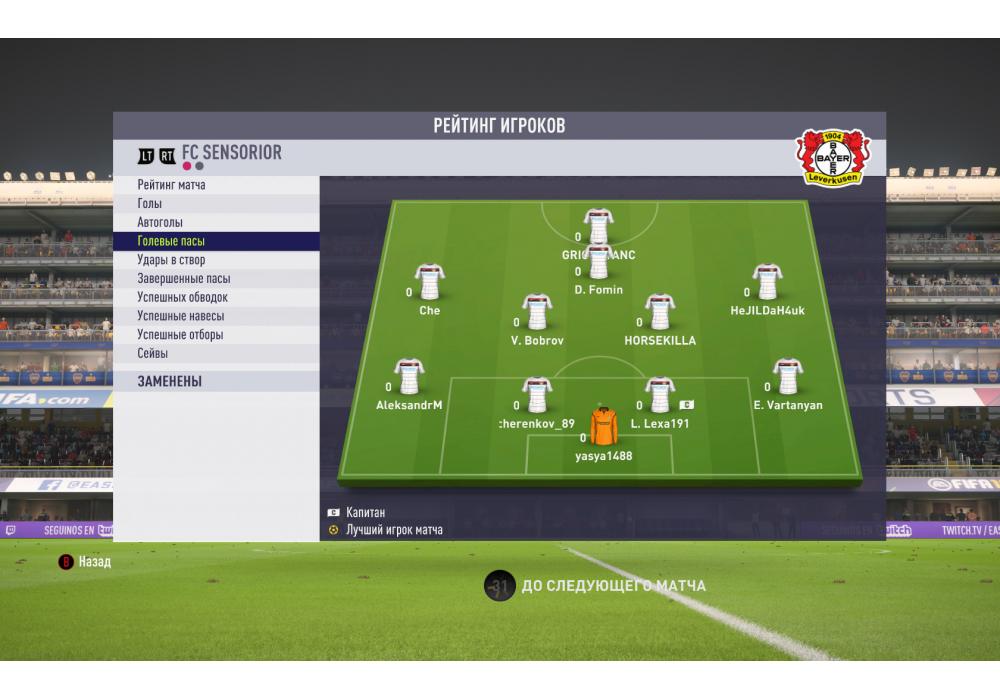The height and width of the screenshot is (700, 1000).
Task: Choose the Голы stat entry
Action: coord(151,204)
